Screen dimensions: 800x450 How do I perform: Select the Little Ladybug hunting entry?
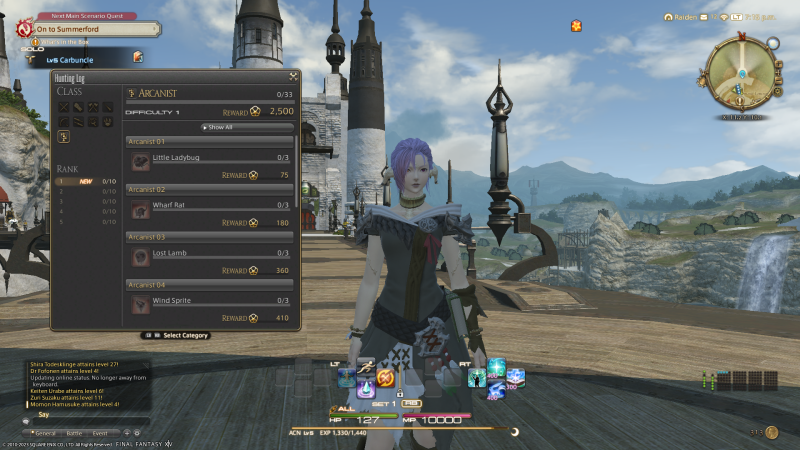pyautogui.click(x=210, y=157)
